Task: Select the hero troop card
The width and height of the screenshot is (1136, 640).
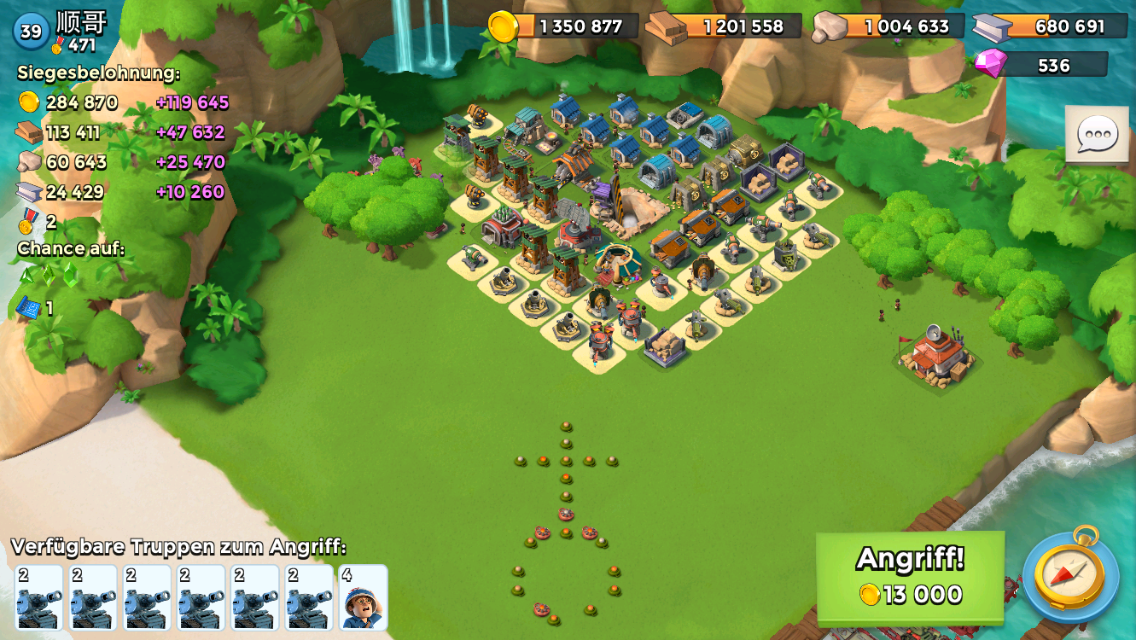Action: point(363,598)
